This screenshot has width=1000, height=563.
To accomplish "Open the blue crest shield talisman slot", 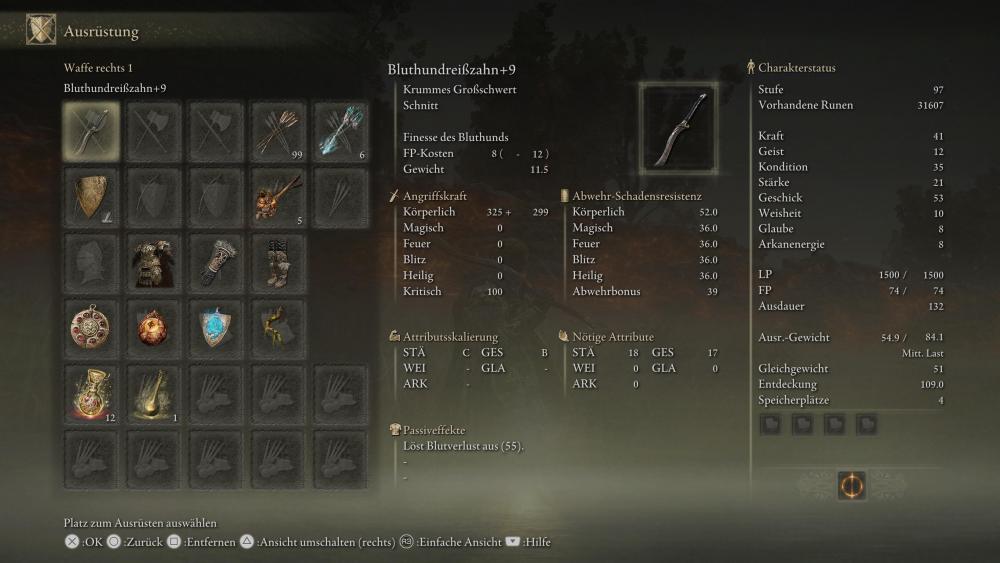I will tap(215, 327).
